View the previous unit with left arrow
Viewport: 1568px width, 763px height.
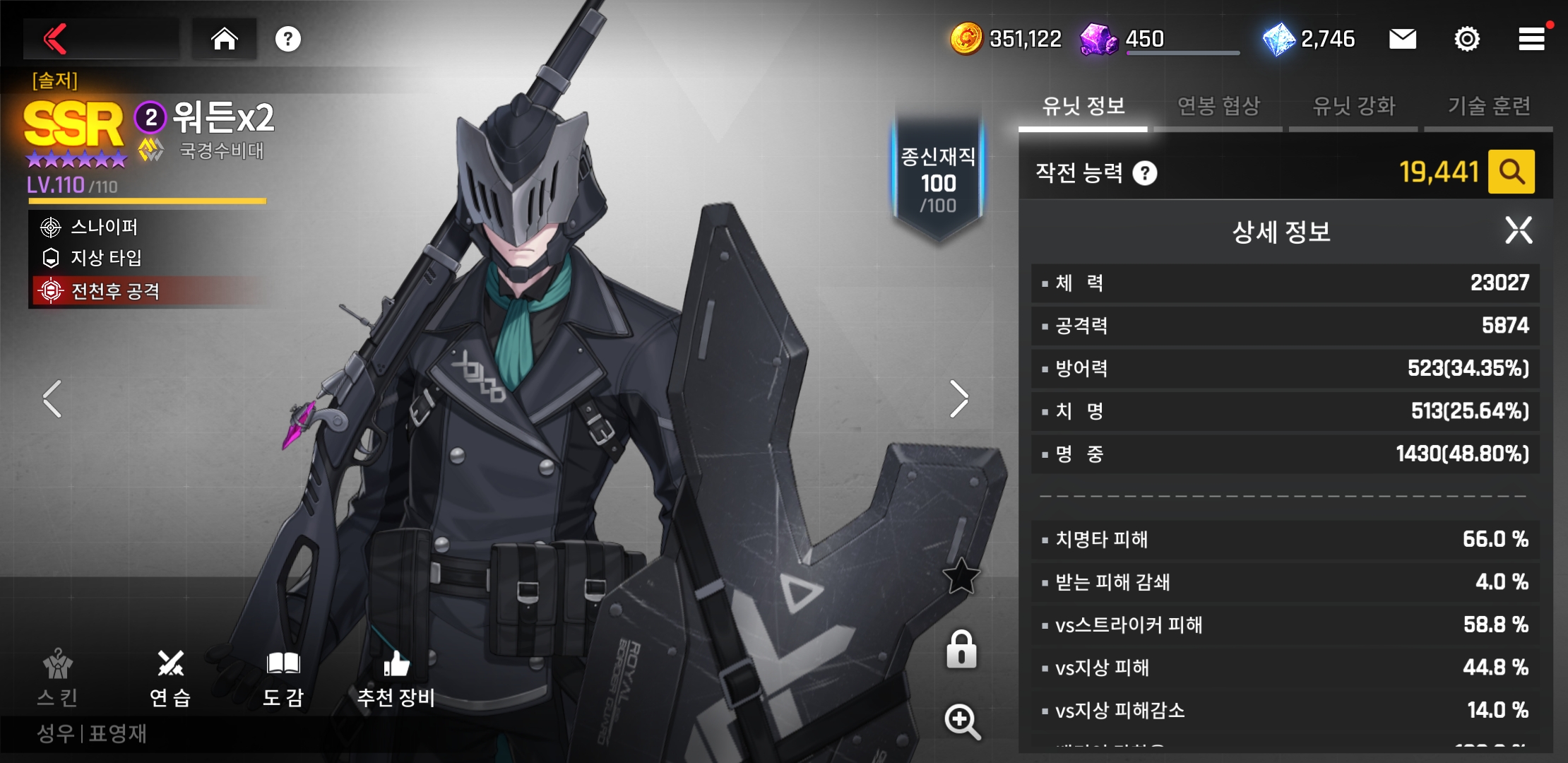pos(52,399)
